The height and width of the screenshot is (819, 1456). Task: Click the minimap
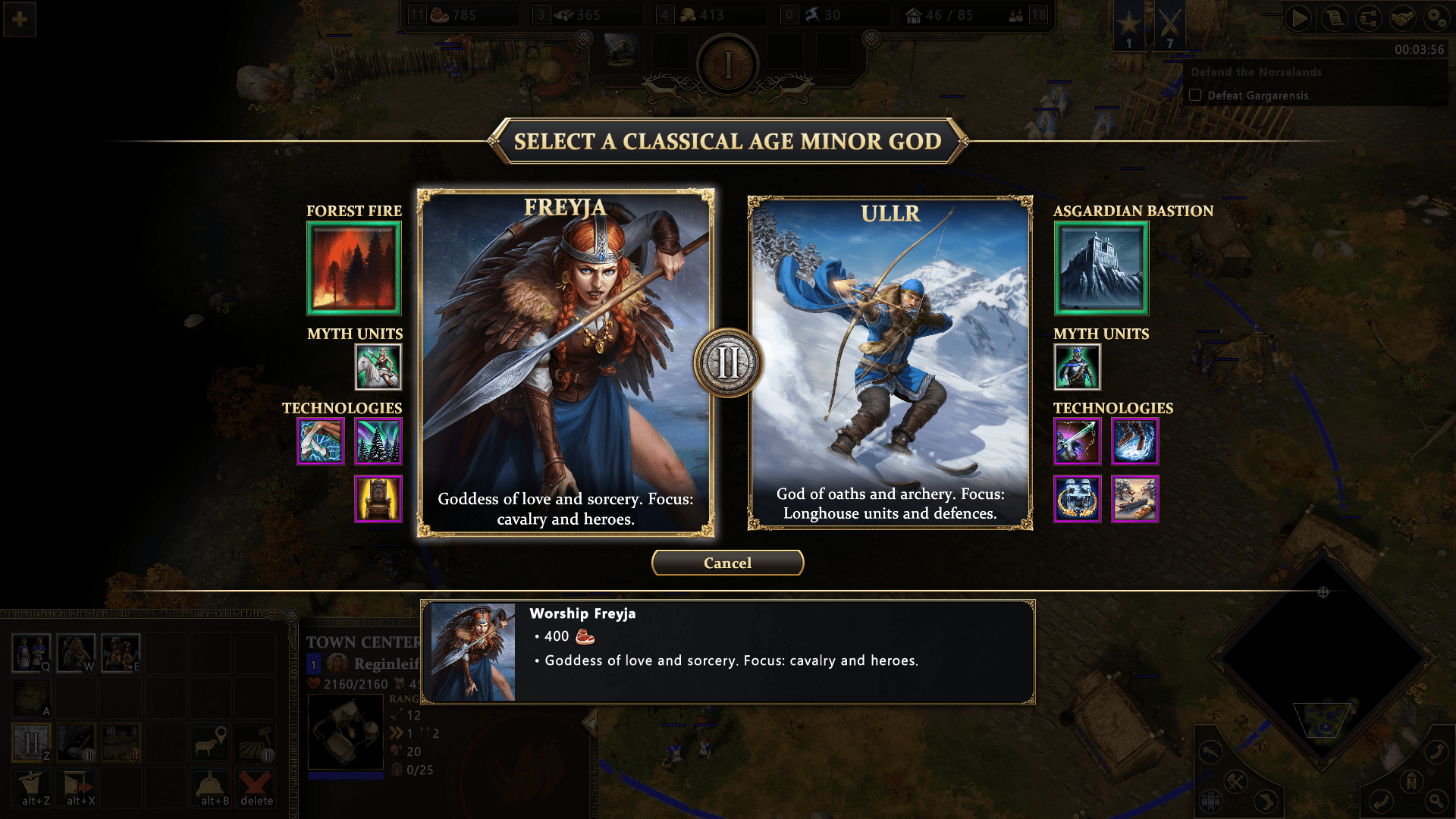point(1323,658)
